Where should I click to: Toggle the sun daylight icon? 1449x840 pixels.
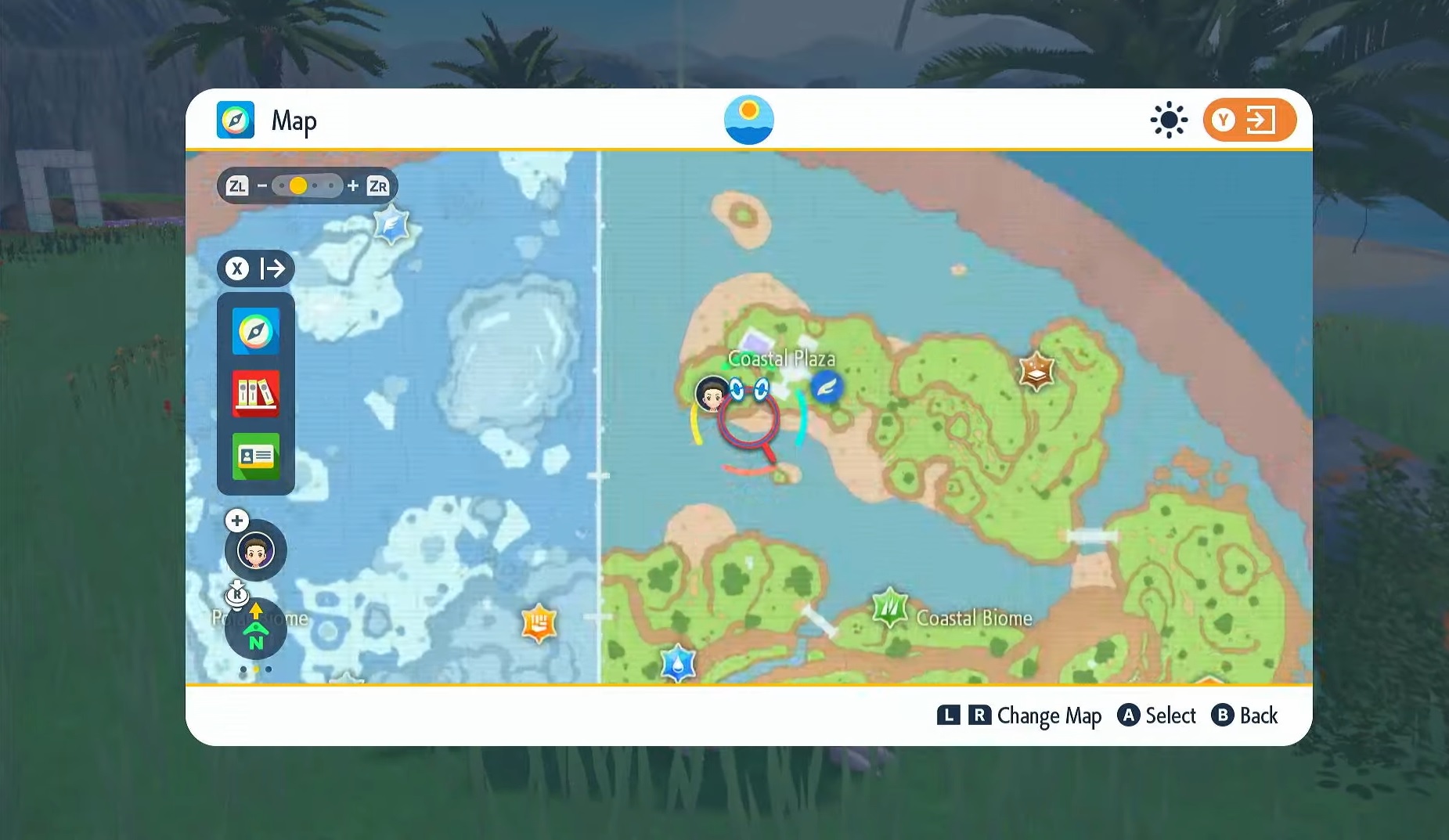pos(1168,120)
